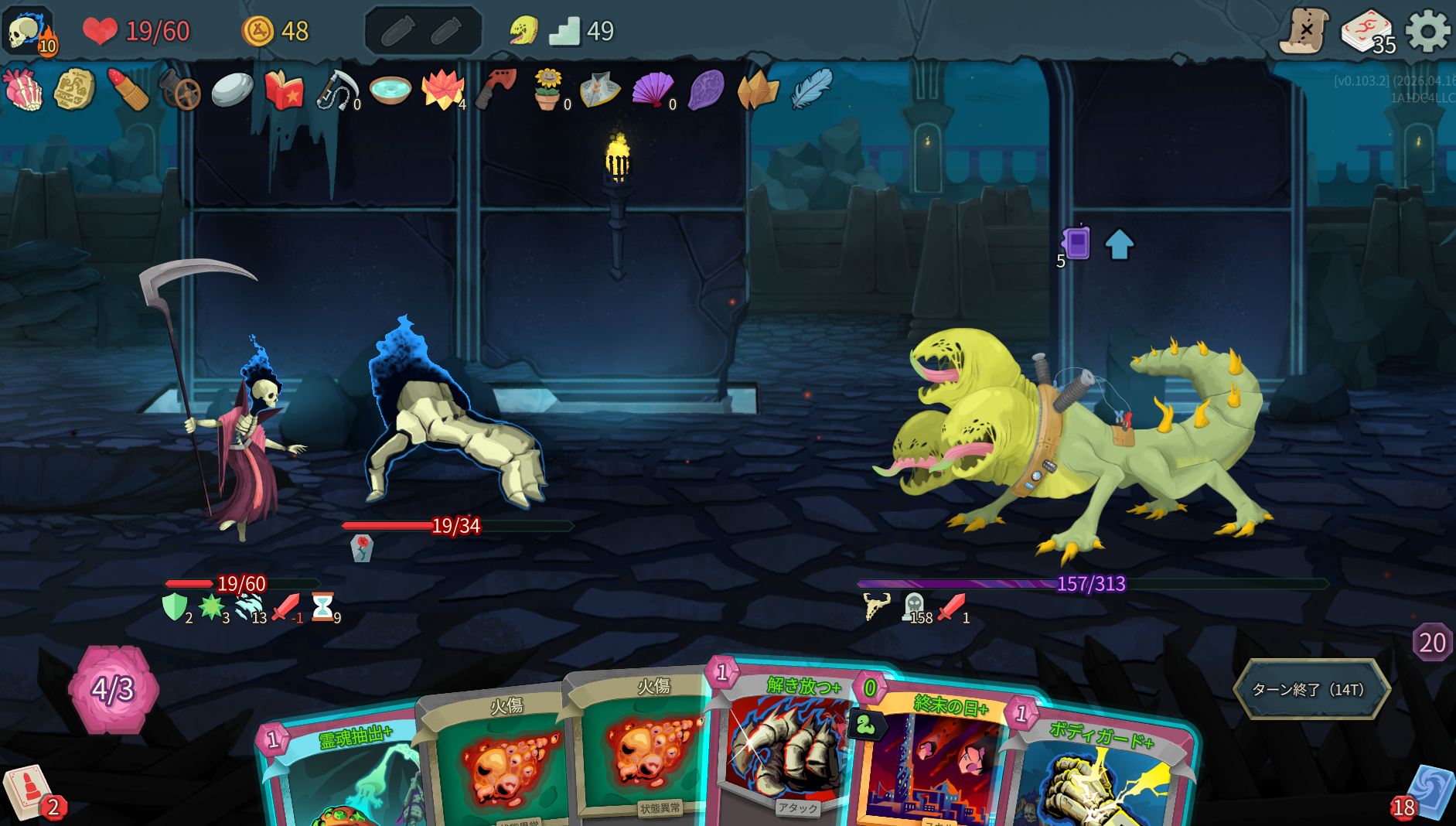Image resolution: width=1456 pixels, height=826 pixels.
Task: Inspect the lipstick relic
Action: point(128,90)
